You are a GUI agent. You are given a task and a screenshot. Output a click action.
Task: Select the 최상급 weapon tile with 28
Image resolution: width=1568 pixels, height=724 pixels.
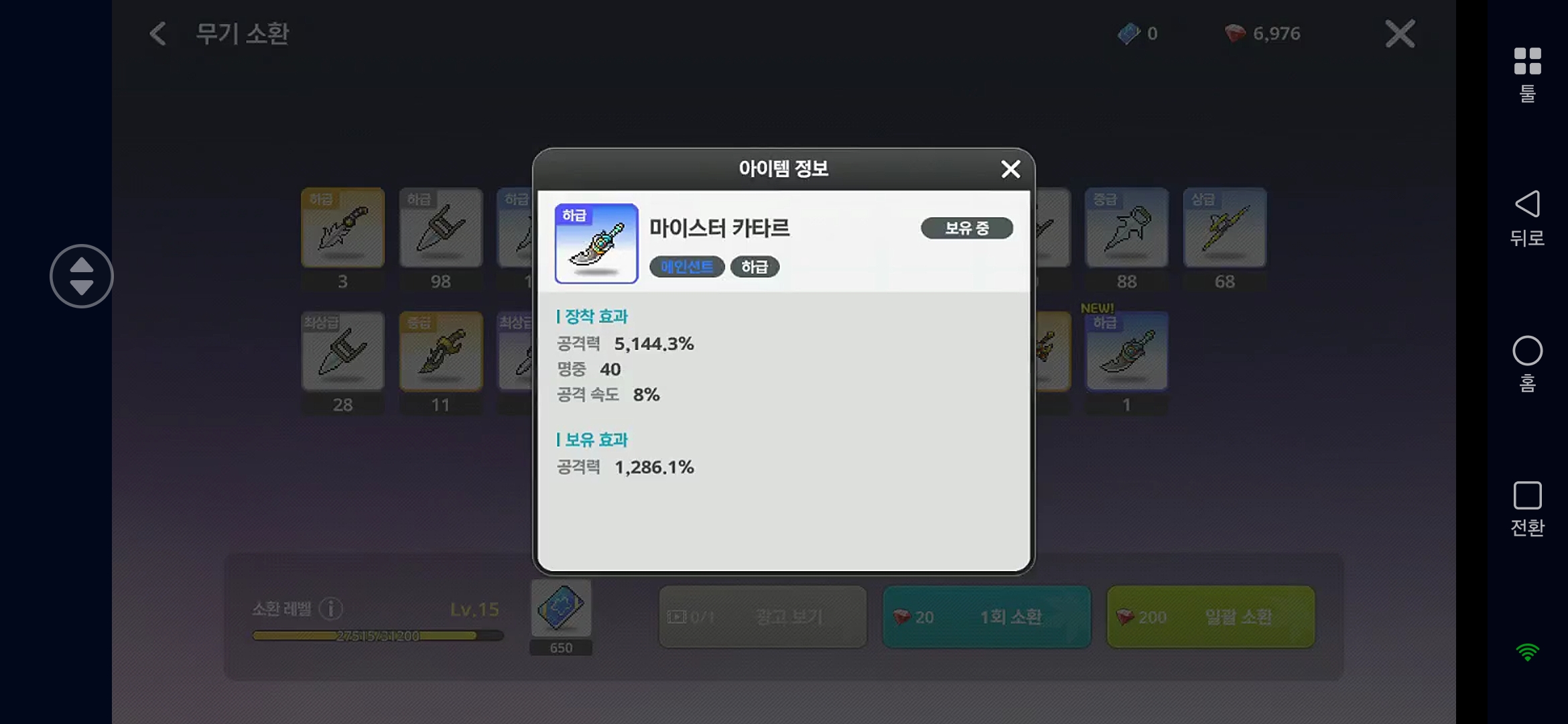tap(342, 351)
